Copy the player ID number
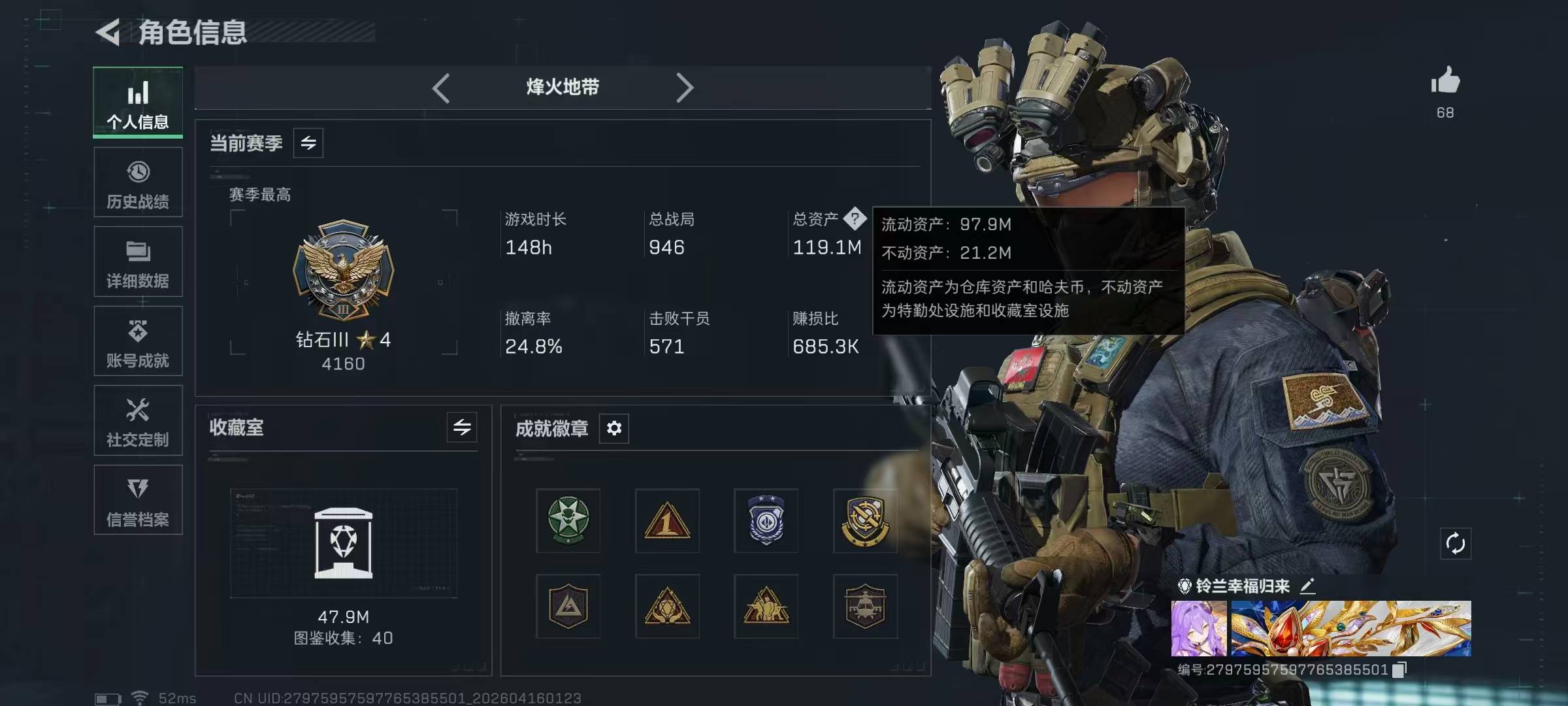1568x706 pixels. click(x=1399, y=669)
